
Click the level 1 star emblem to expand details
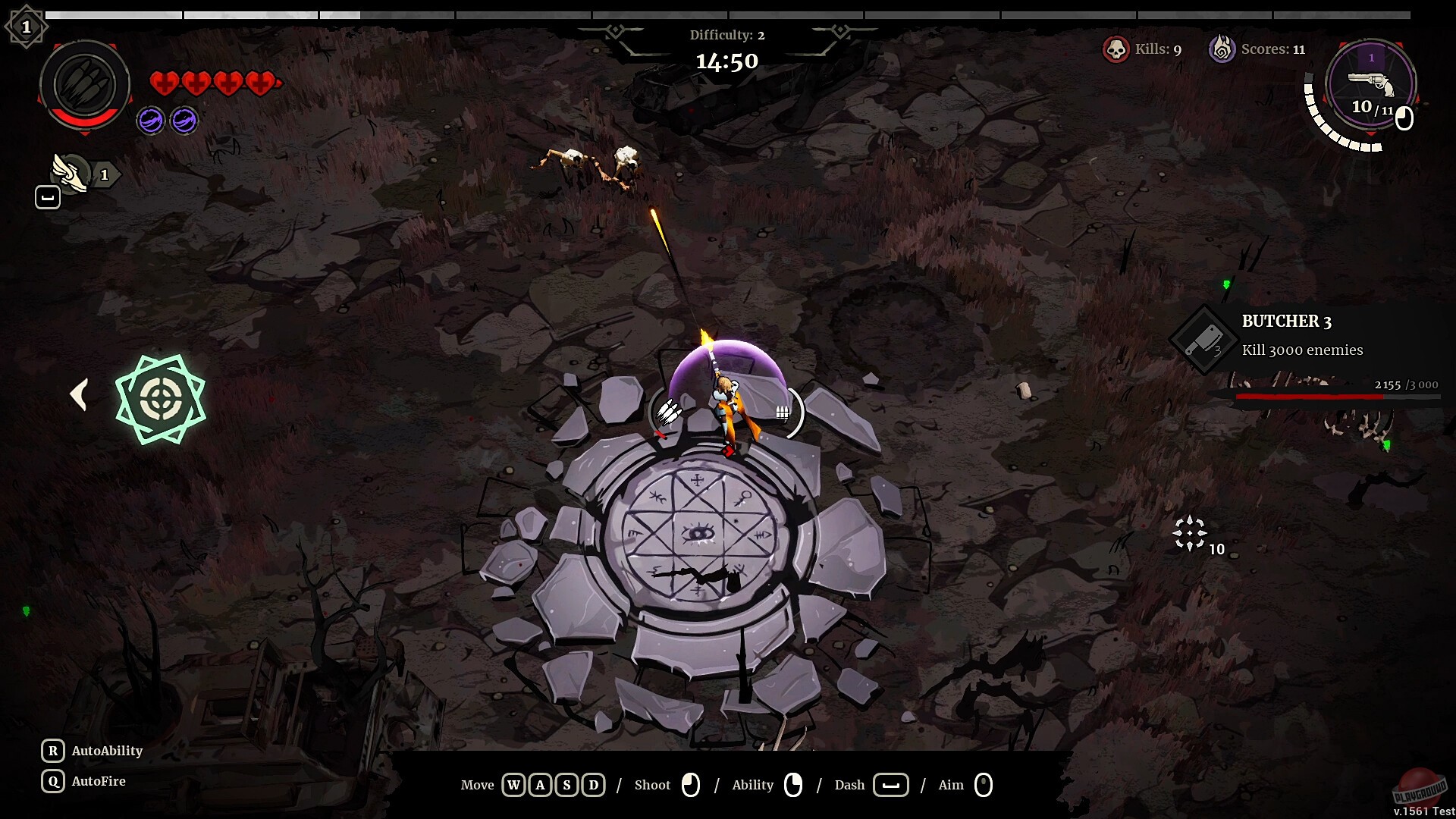coord(27,25)
